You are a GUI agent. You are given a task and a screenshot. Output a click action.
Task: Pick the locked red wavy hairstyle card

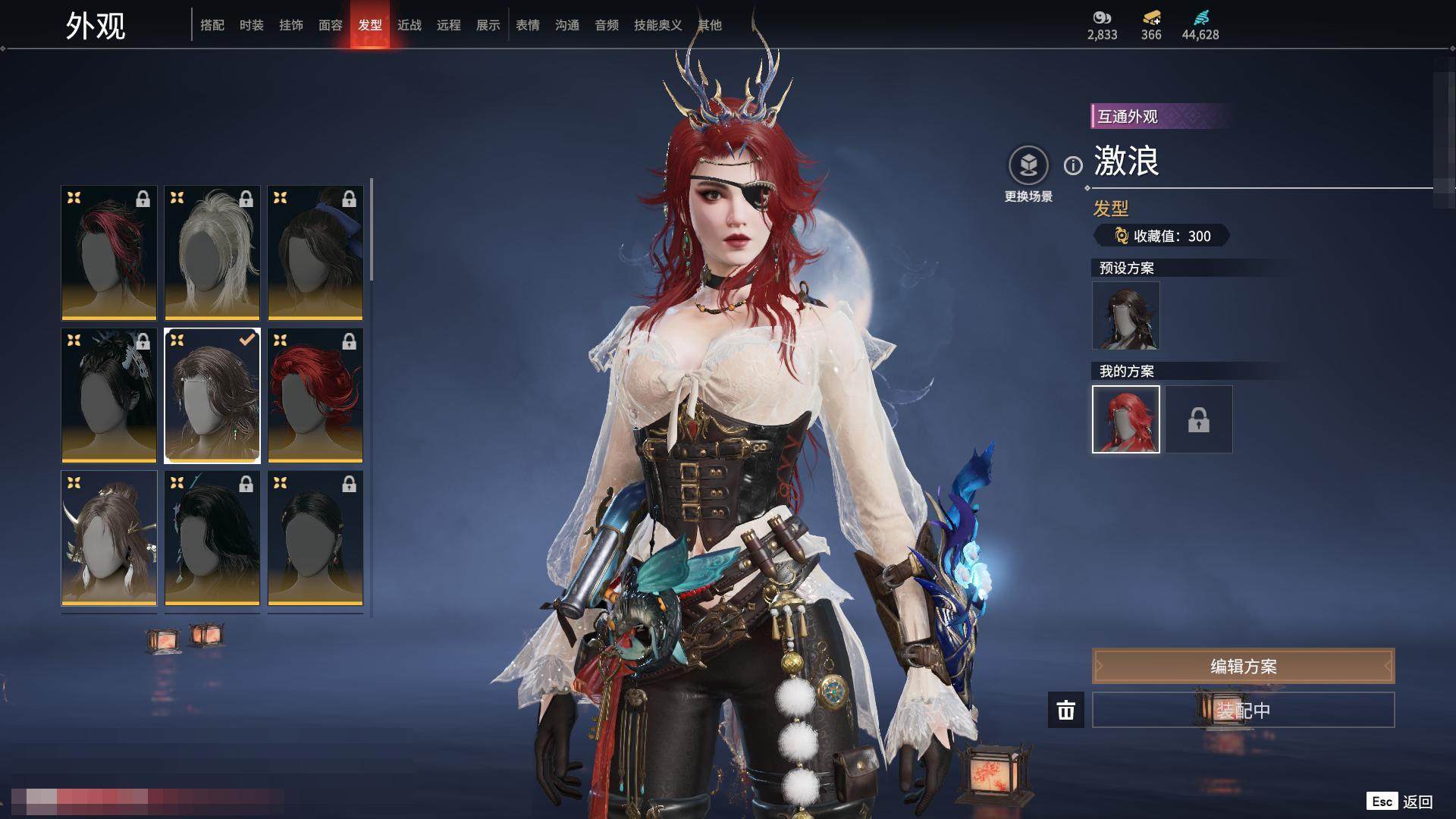[x=315, y=395]
